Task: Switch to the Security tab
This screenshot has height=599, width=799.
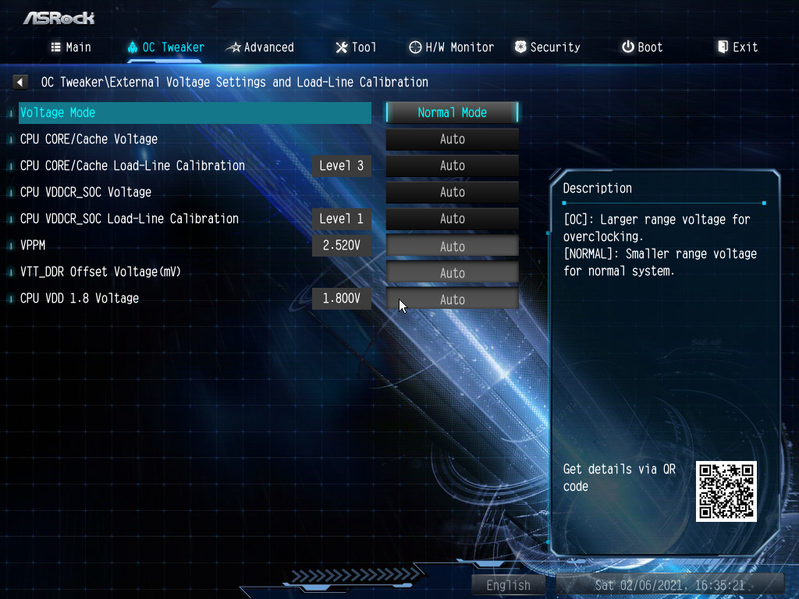Action: [547, 47]
